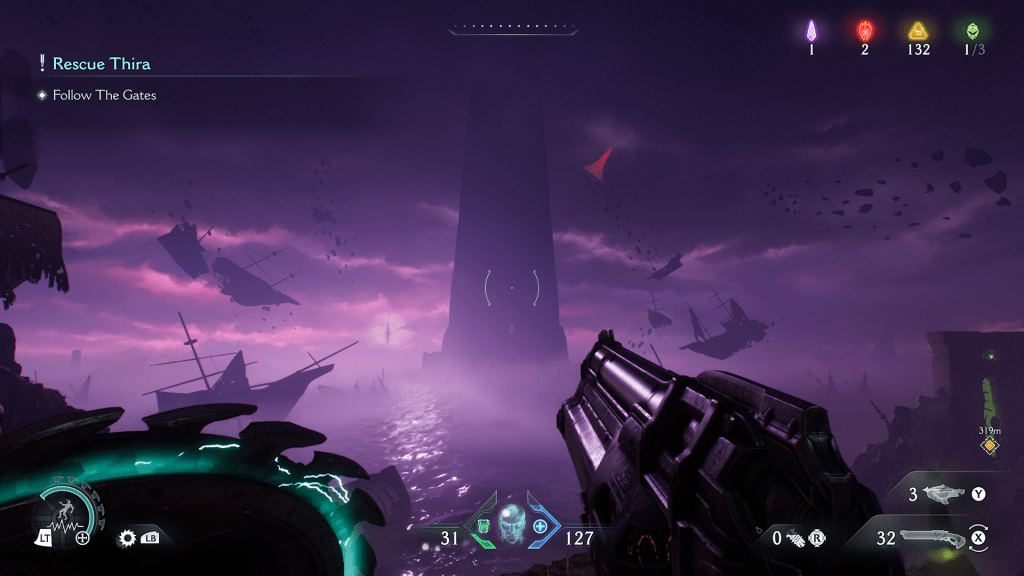Select the purple wraithstone crystal icon
This screenshot has height=576, width=1024.
click(x=811, y=30)
